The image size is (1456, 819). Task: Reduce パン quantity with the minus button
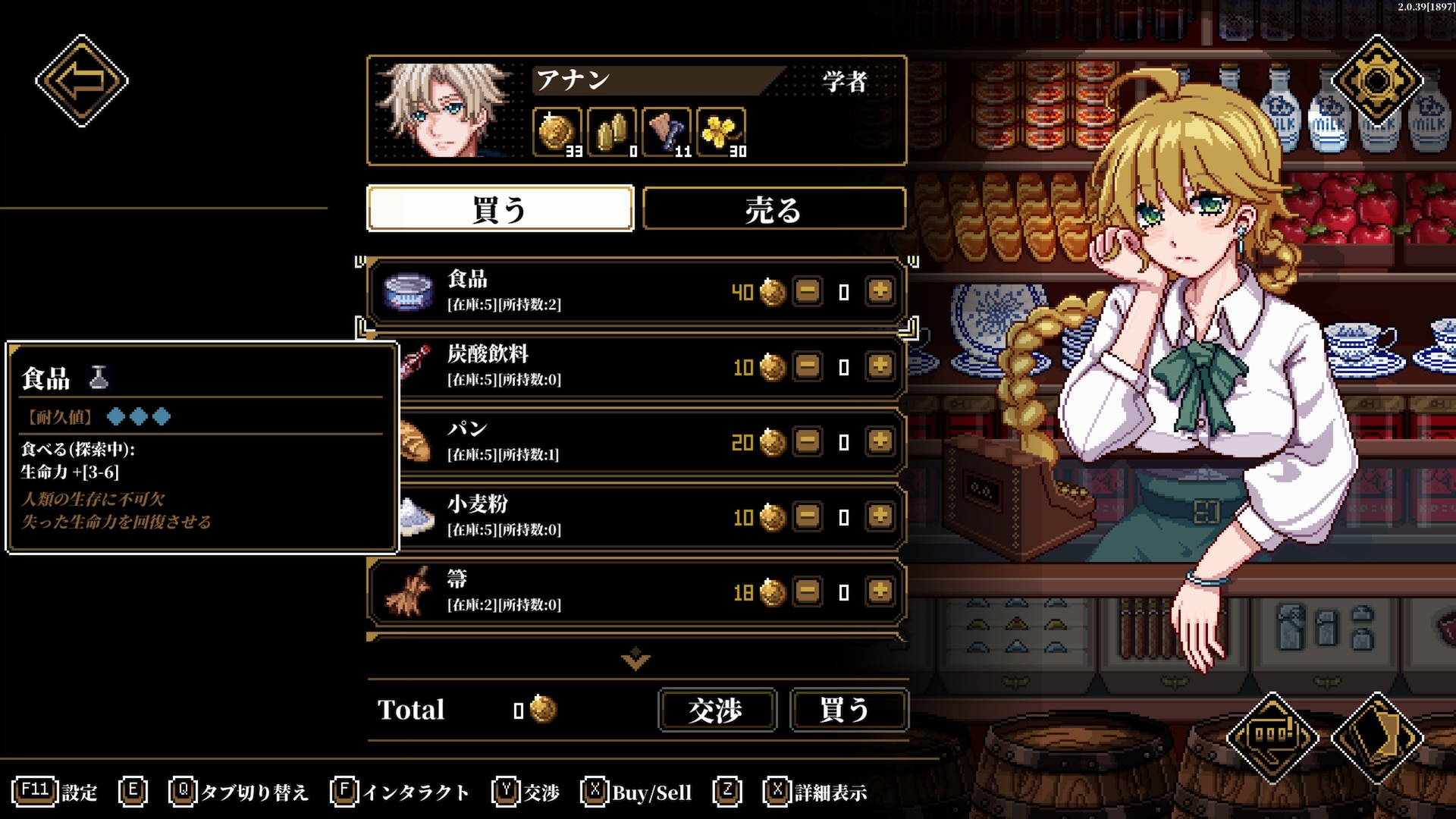[808, 441]
